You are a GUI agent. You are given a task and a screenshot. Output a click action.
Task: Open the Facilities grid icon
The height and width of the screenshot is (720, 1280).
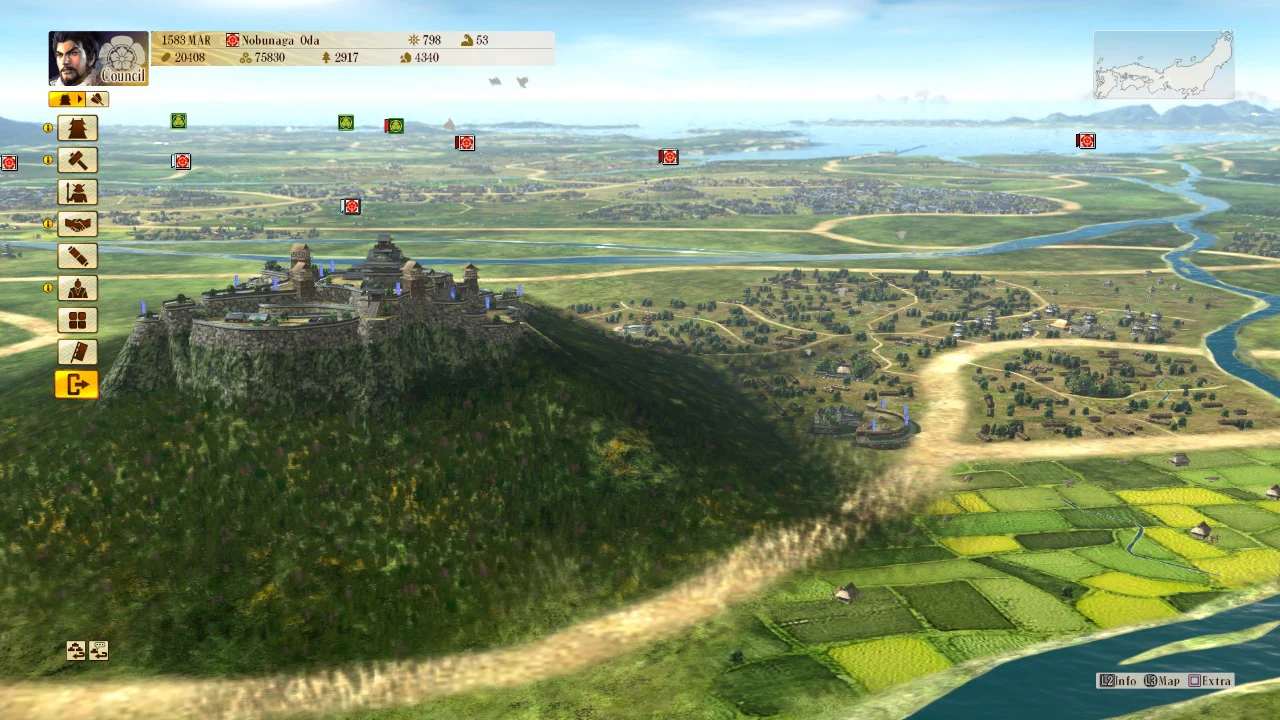77,319
